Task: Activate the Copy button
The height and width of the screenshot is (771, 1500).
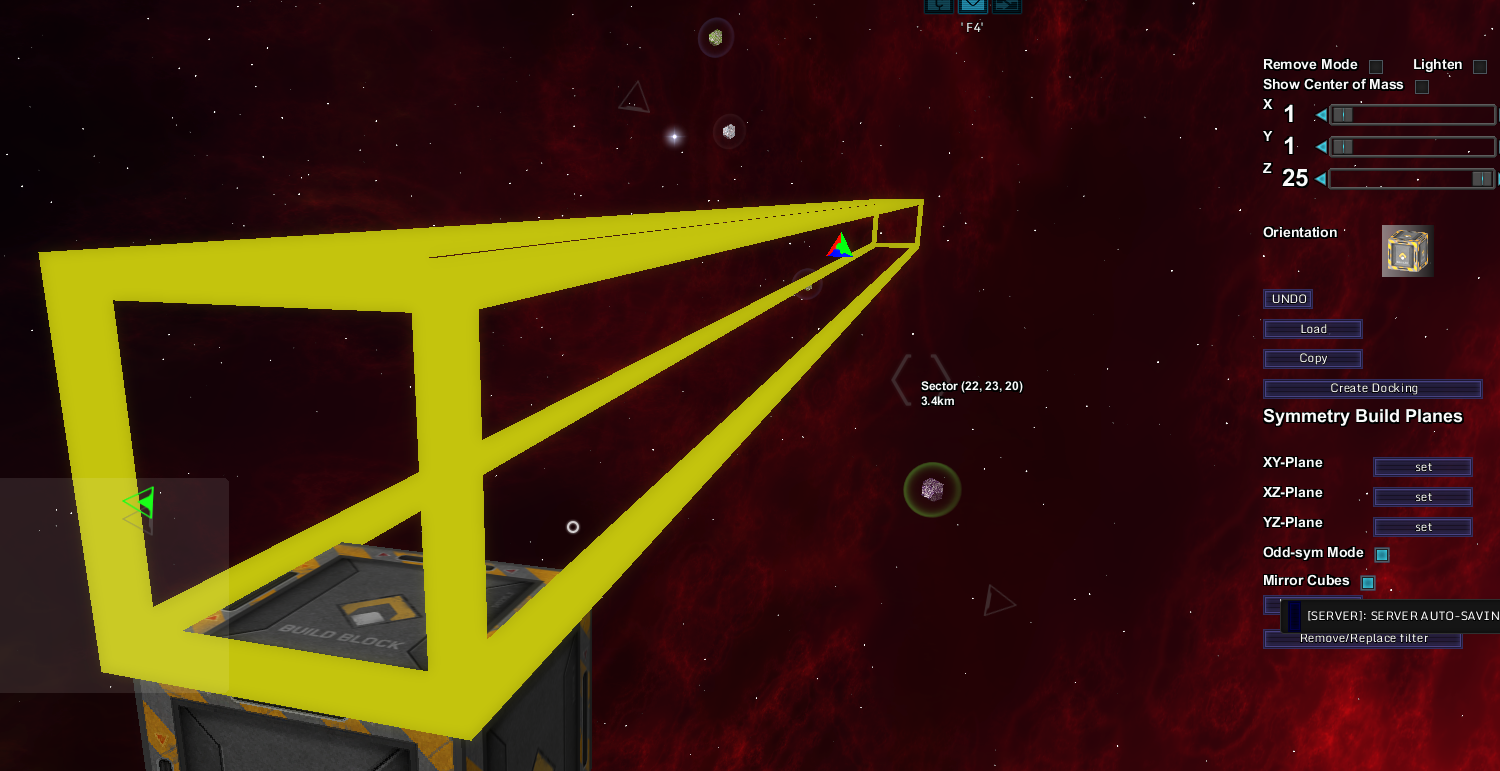Action: tap(1313, 359)
